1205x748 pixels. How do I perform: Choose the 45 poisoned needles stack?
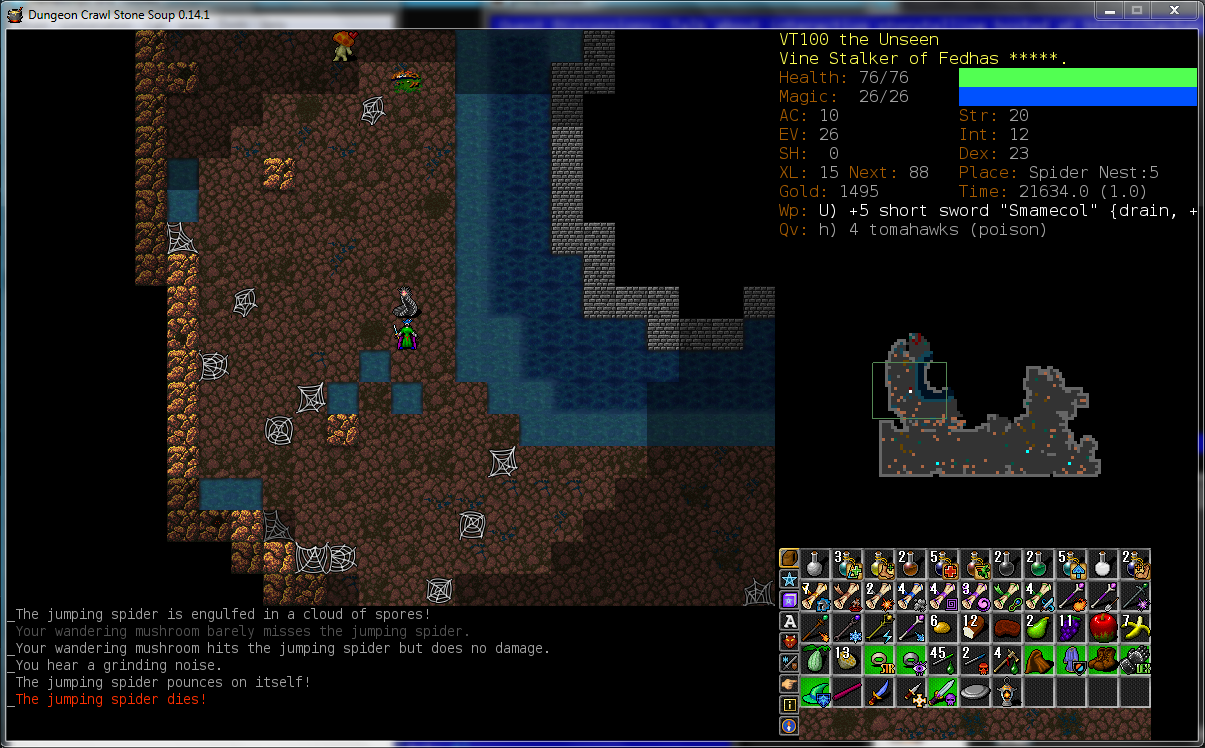(944, 660)
